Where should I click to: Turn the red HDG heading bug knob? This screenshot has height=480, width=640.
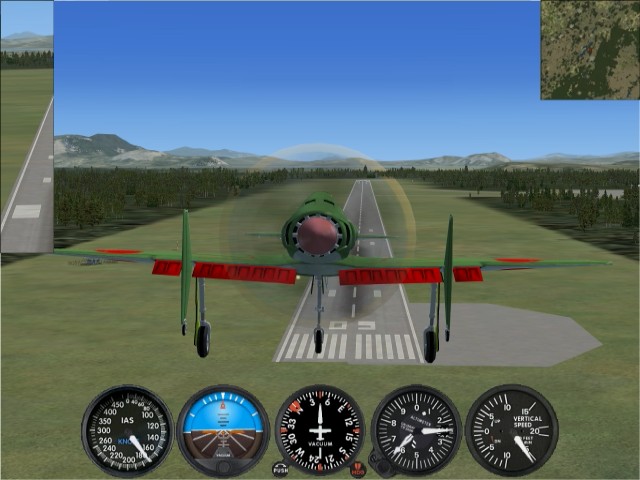coord(358,469)
